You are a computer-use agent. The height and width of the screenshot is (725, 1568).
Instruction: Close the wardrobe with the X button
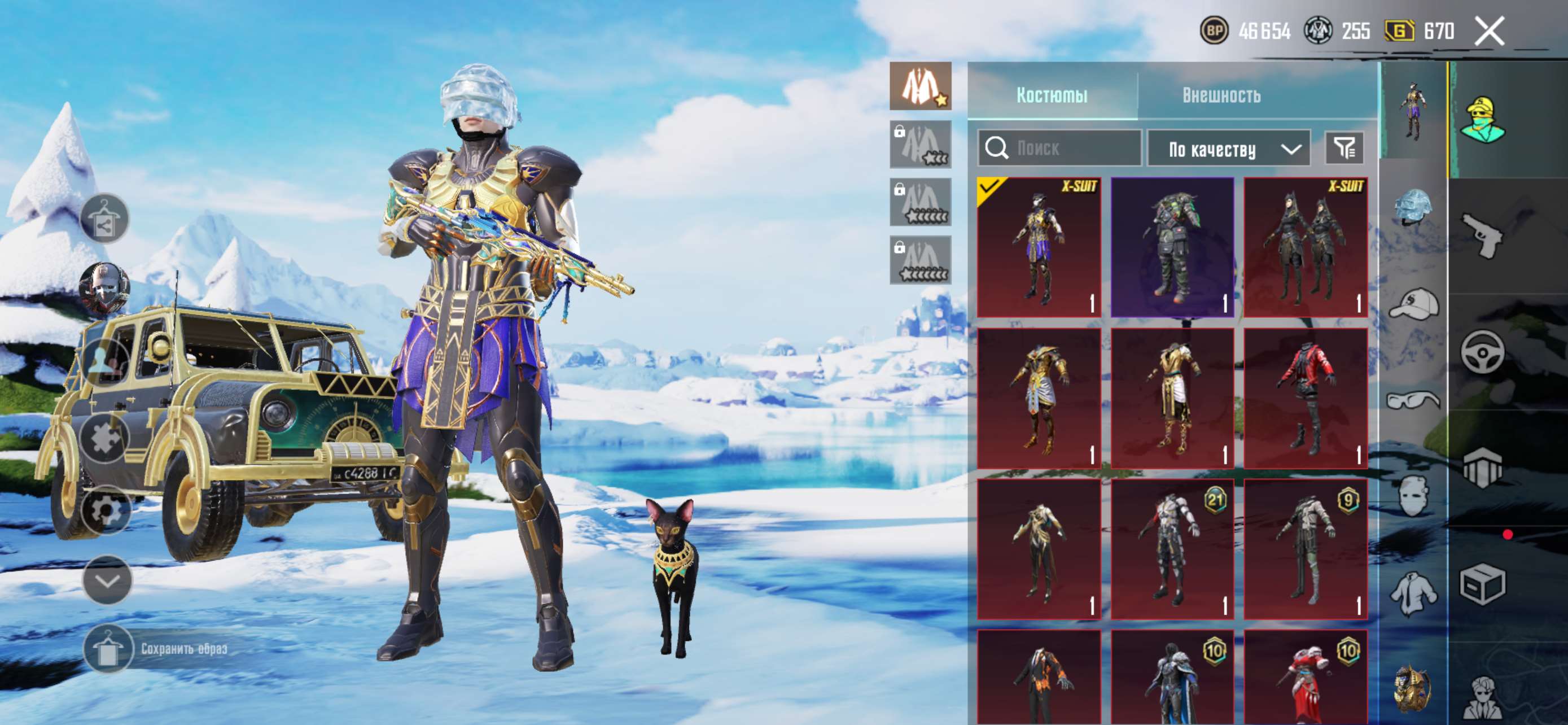click(x=1490, y=30)
